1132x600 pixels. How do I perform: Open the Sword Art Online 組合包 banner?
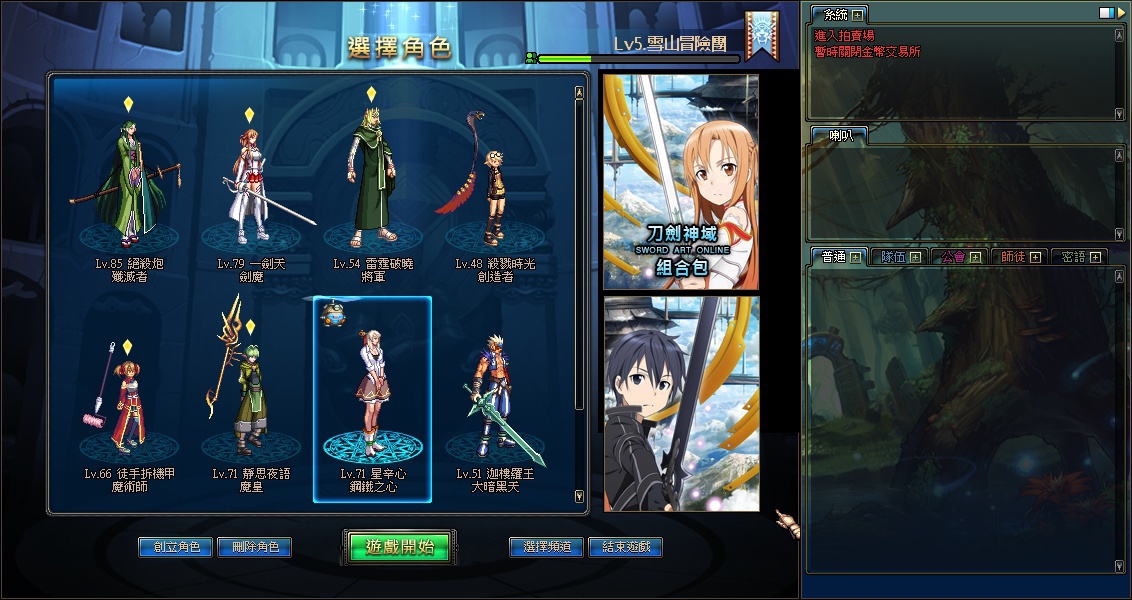tap(680, 182)
